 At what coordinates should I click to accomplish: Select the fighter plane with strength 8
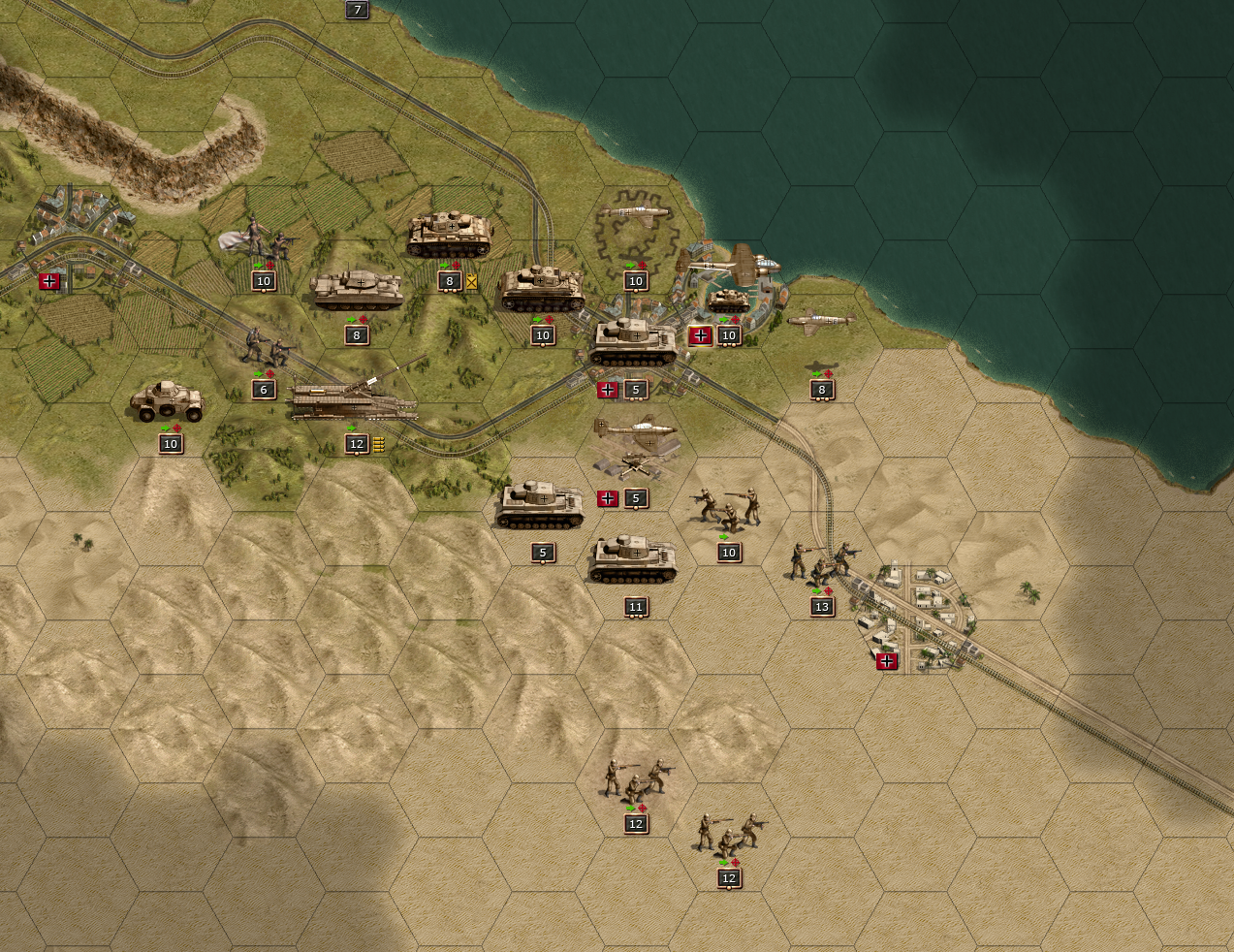tap(822, 320)
